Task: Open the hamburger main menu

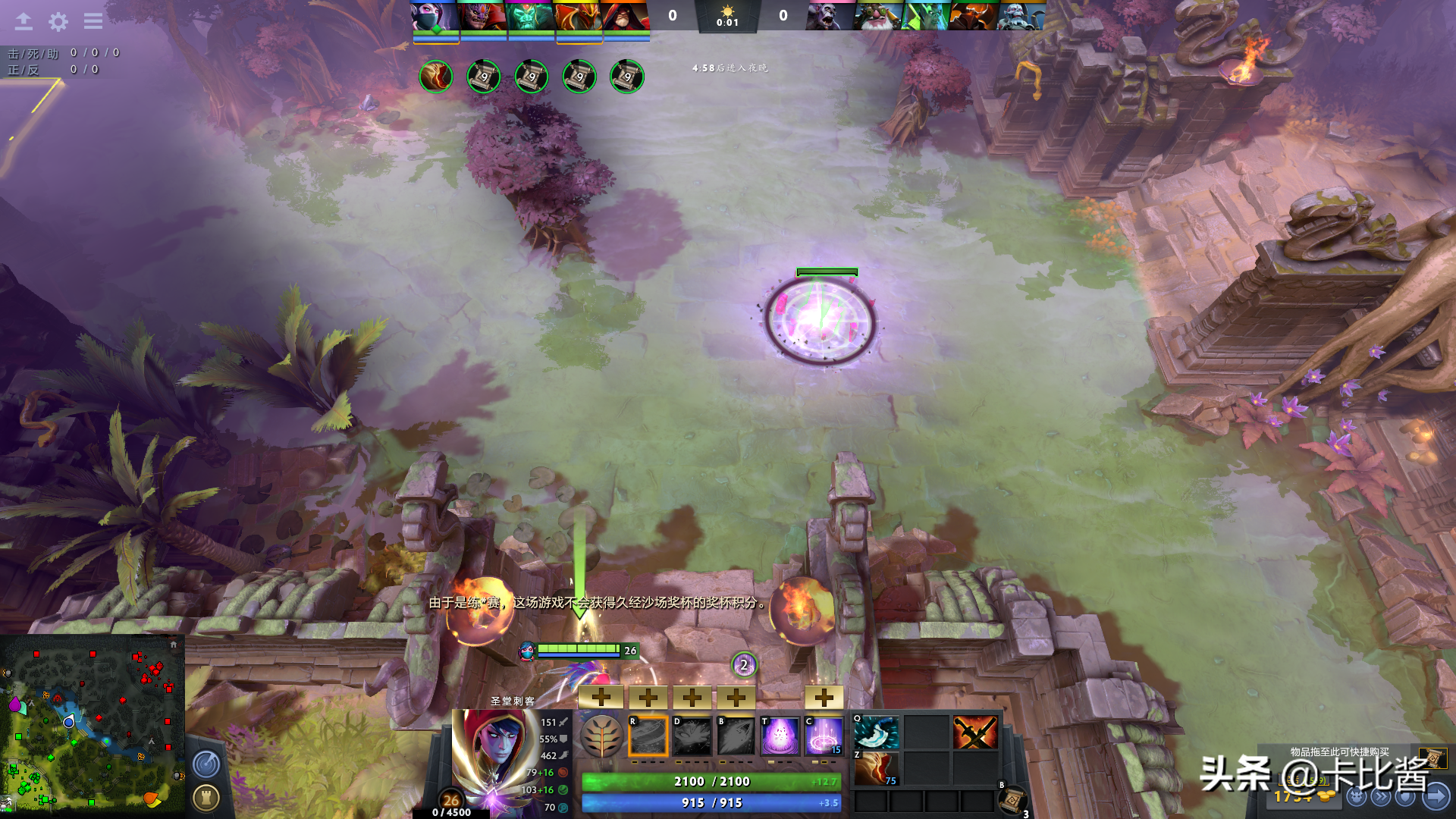Action: pos(93,21)
